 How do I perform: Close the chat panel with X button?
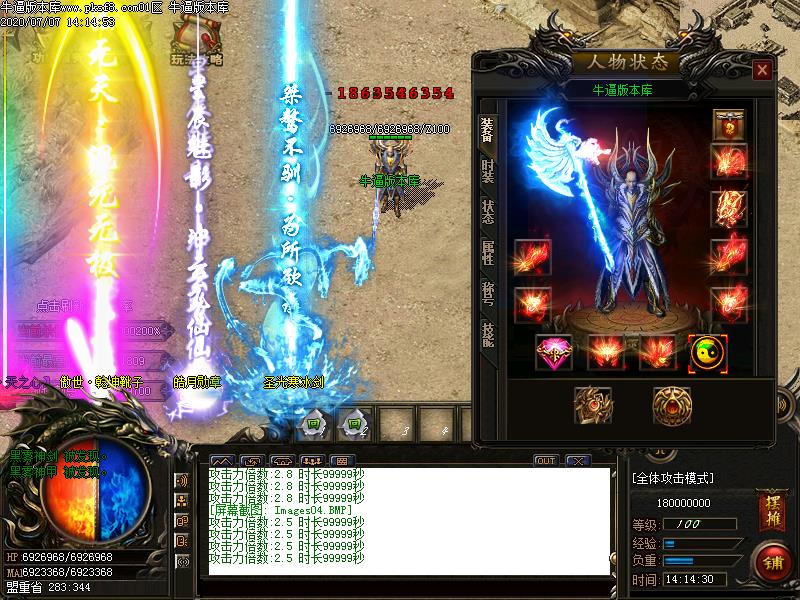[576, 461]
